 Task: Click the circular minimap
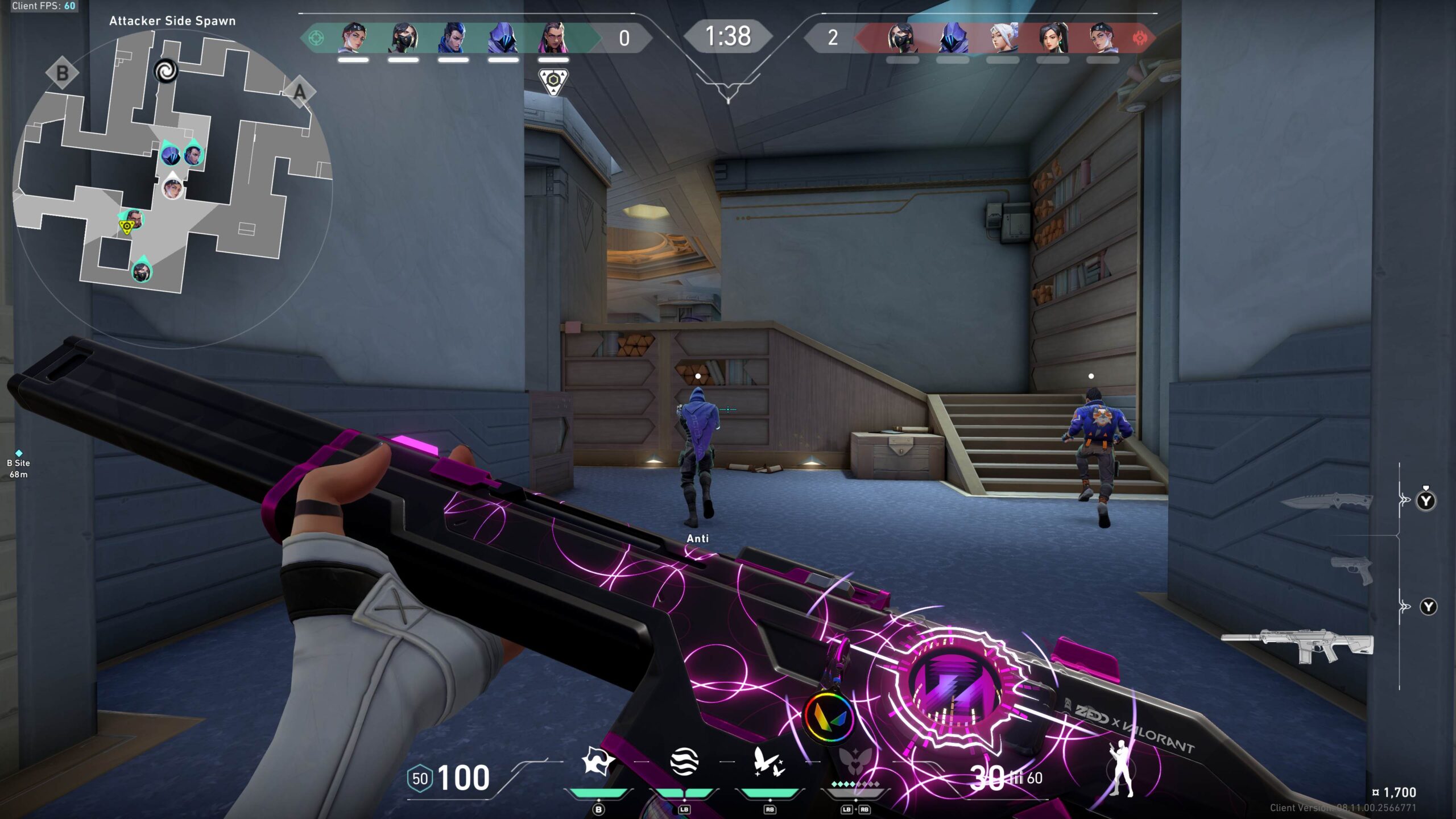point(172,188)
